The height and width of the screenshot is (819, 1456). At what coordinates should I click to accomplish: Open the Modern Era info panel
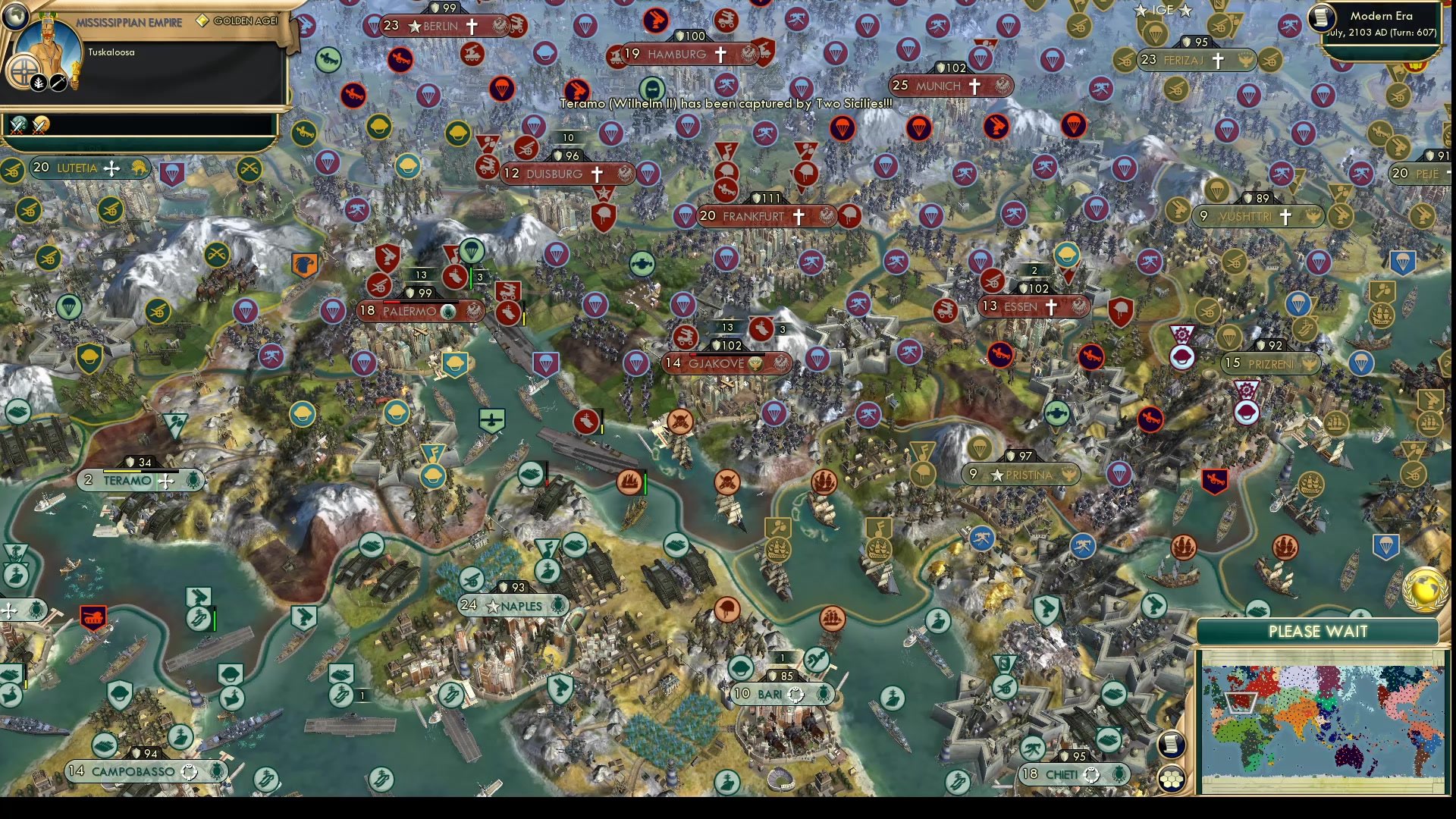(x=1380, y=23)
